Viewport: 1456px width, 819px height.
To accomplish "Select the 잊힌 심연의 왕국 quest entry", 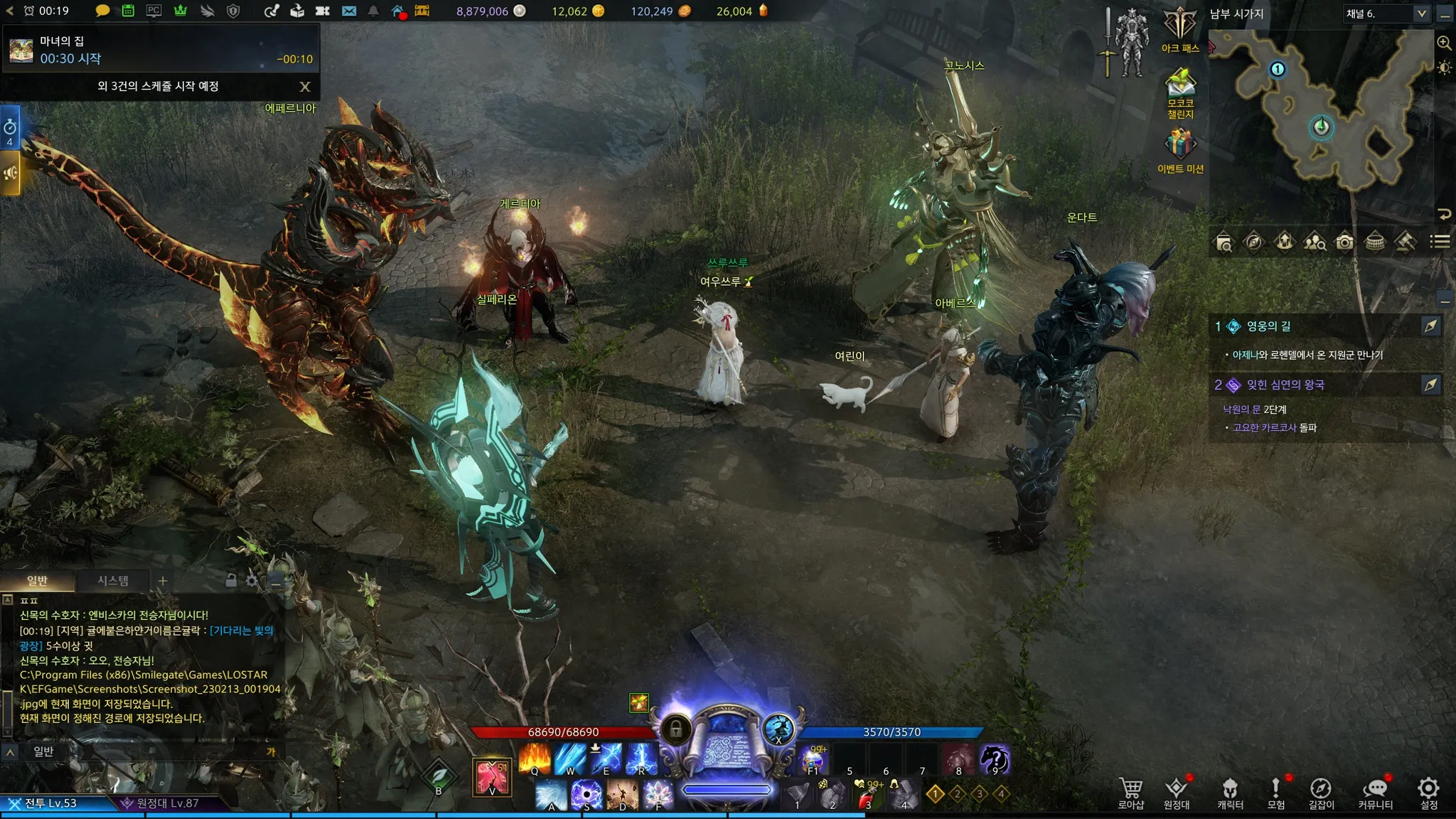I will (1285, 385).
